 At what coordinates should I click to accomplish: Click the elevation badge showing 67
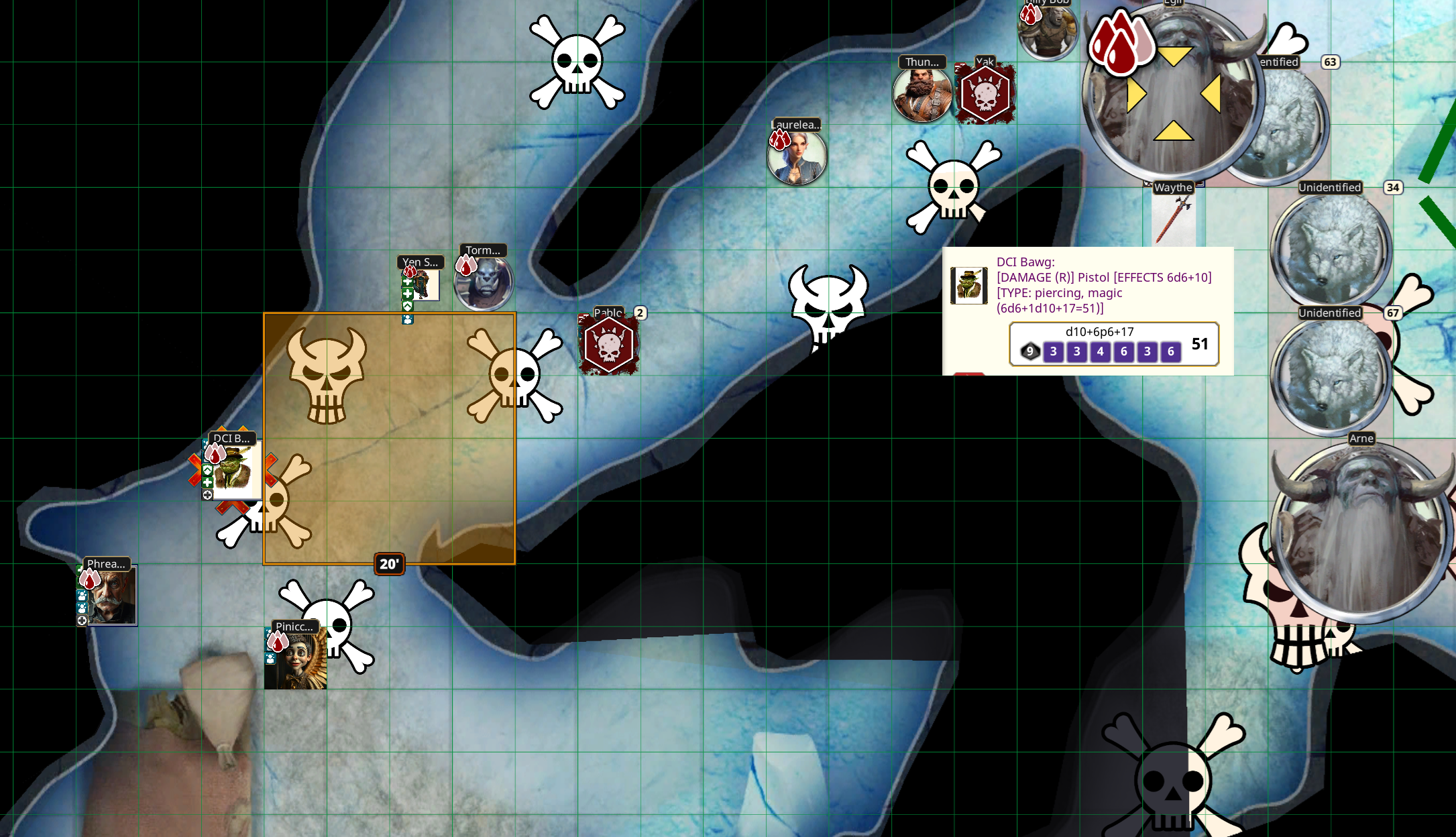(1392, 313)
